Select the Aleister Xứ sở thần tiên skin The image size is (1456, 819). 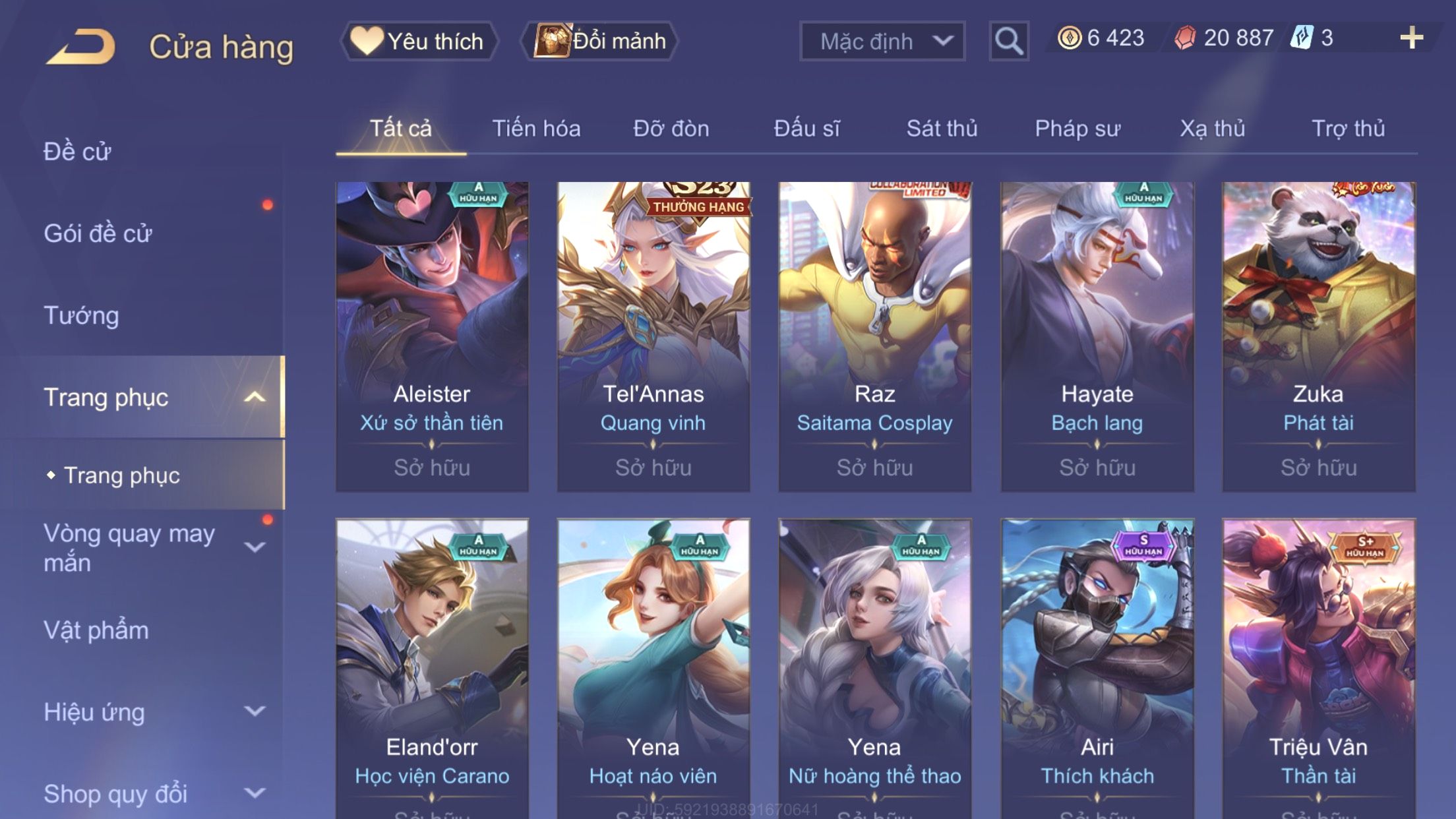(x=432, y=336)
